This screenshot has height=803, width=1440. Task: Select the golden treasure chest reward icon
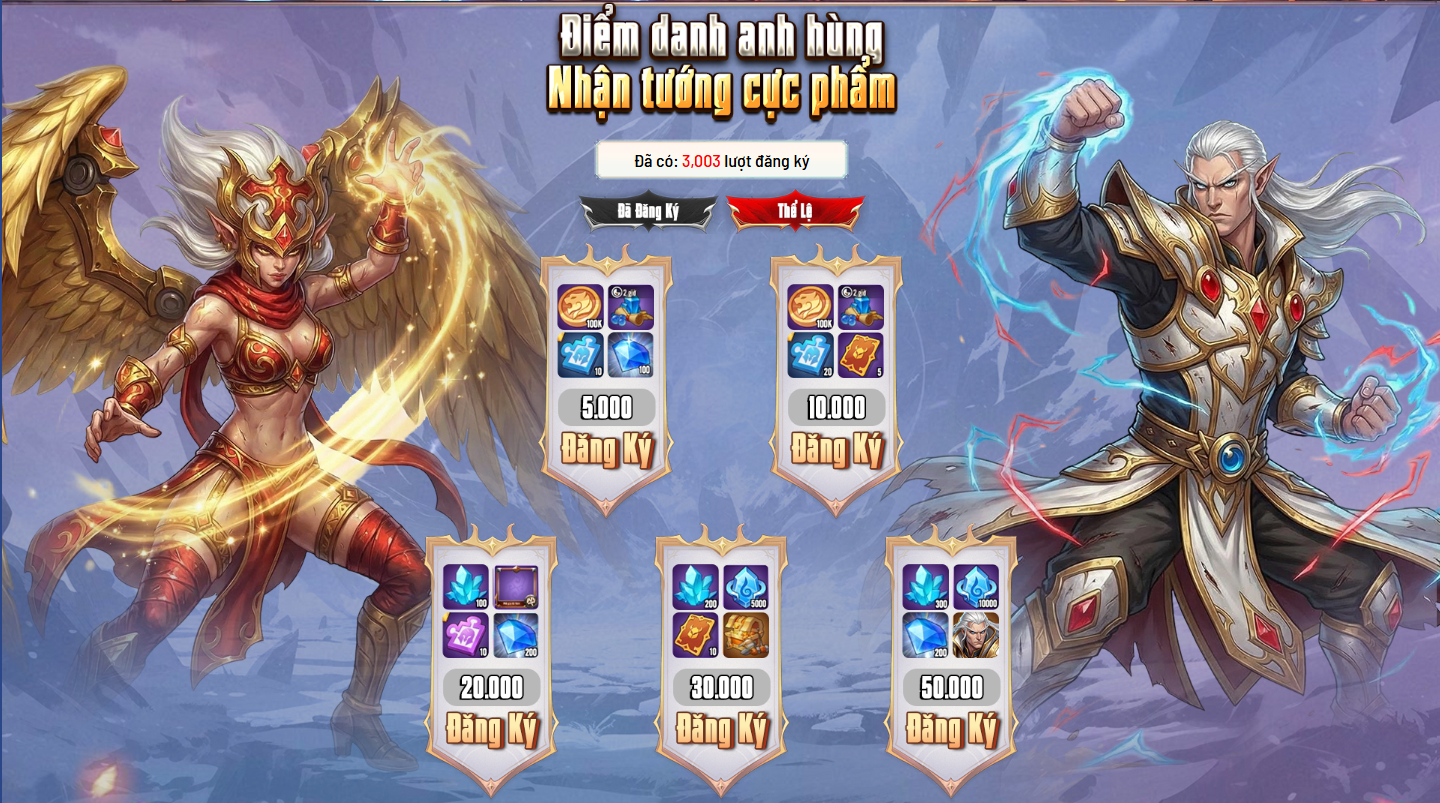[x=746, y=635]
